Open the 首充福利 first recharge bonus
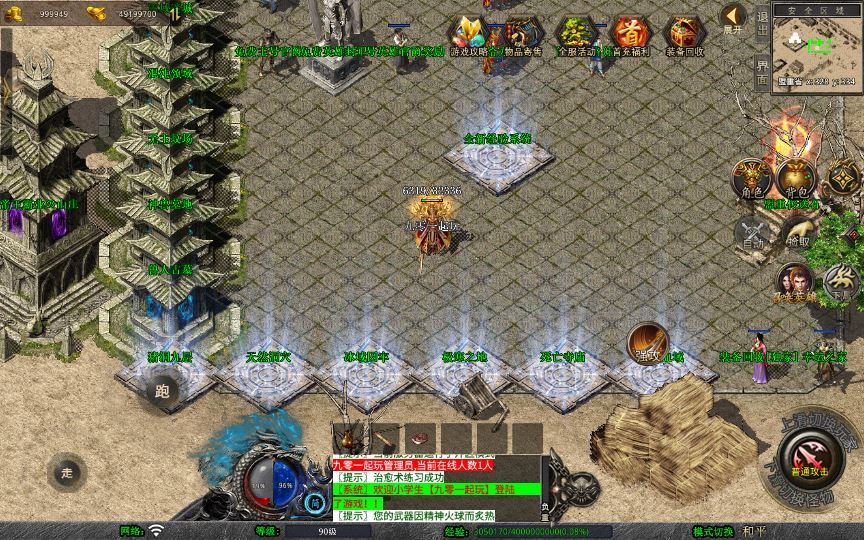 click(630, 35)
